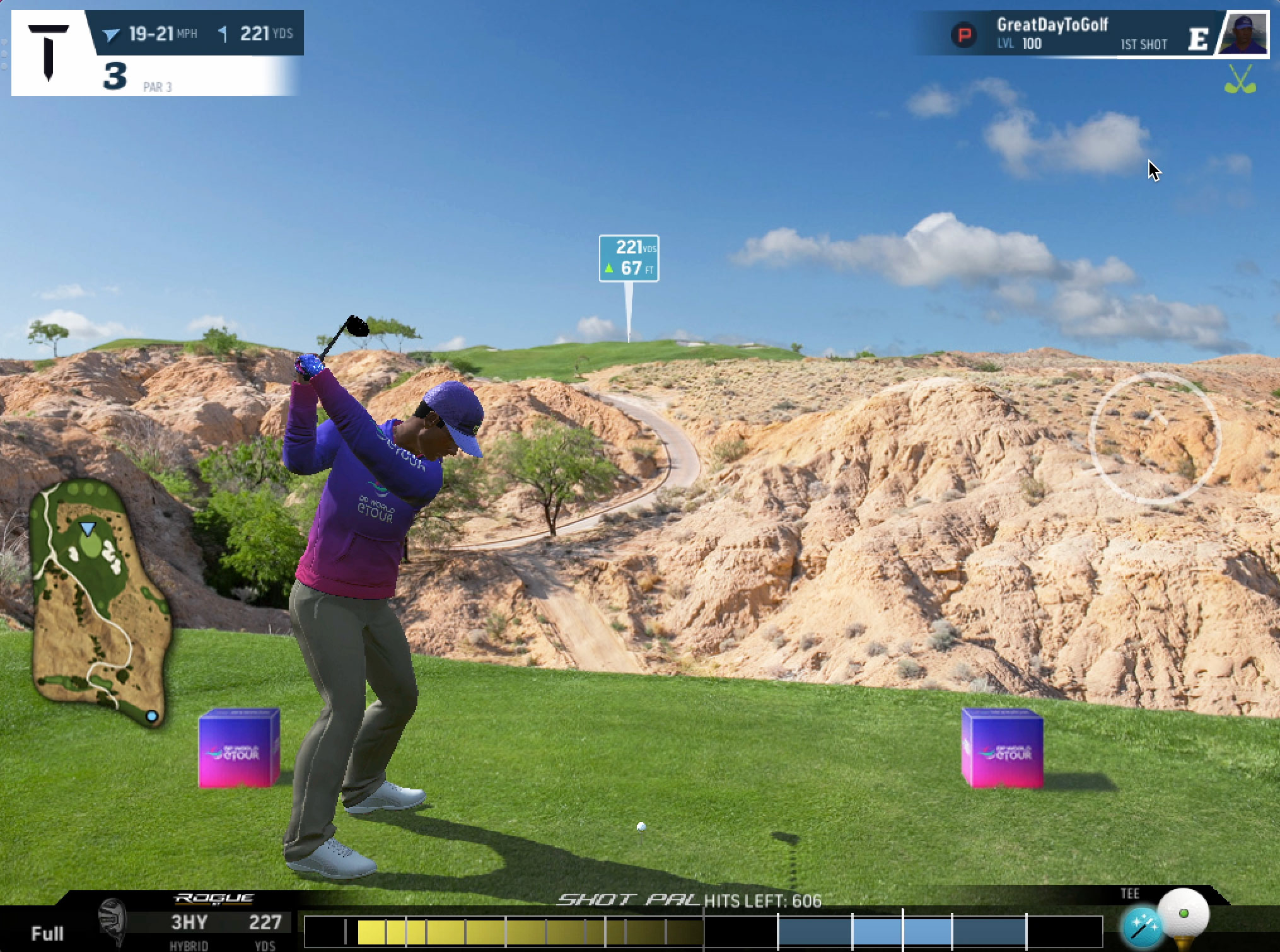
Task: Click the GreatDayToGolf player name
Action: [x=1054, y=26]
